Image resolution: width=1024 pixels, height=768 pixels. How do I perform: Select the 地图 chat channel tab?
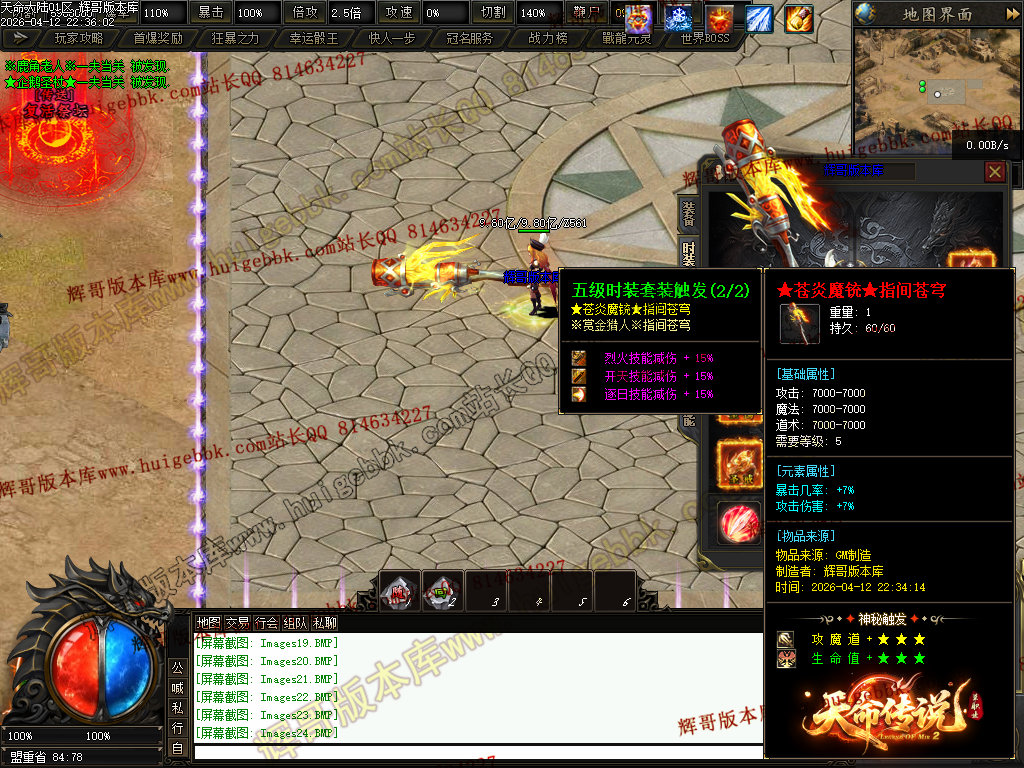coord(208,622)
